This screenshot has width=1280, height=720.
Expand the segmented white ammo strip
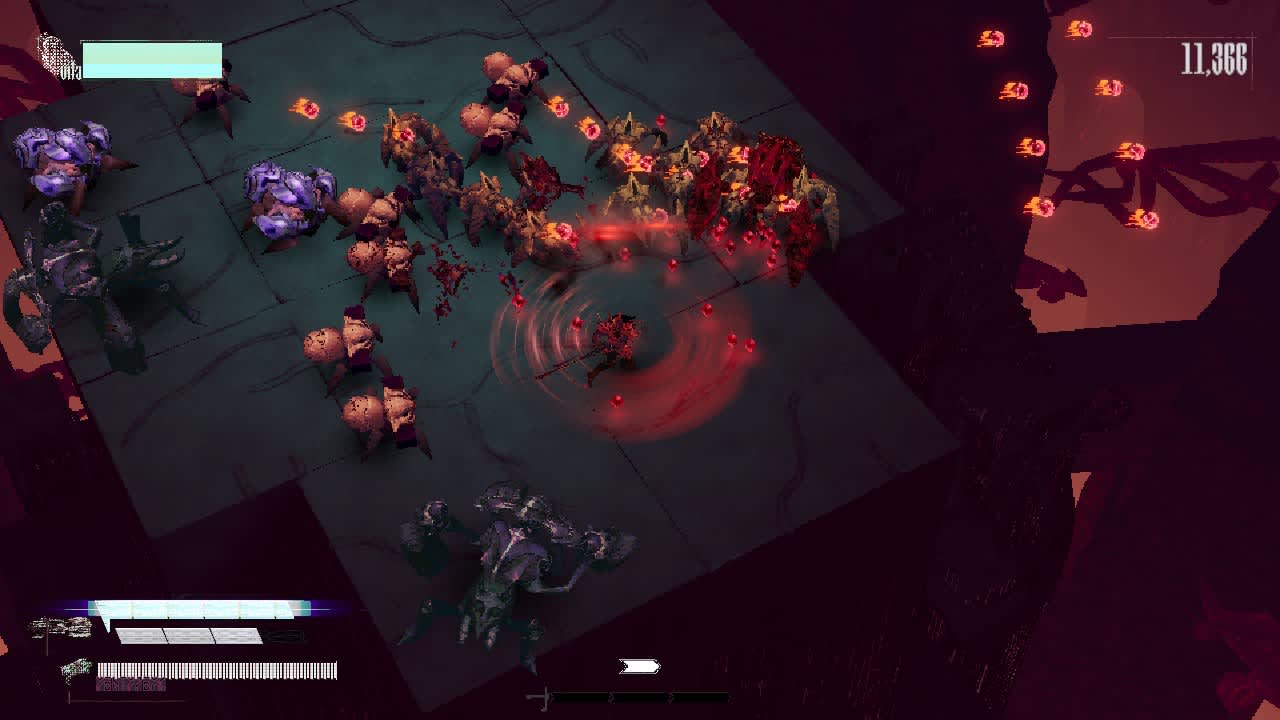216,670
